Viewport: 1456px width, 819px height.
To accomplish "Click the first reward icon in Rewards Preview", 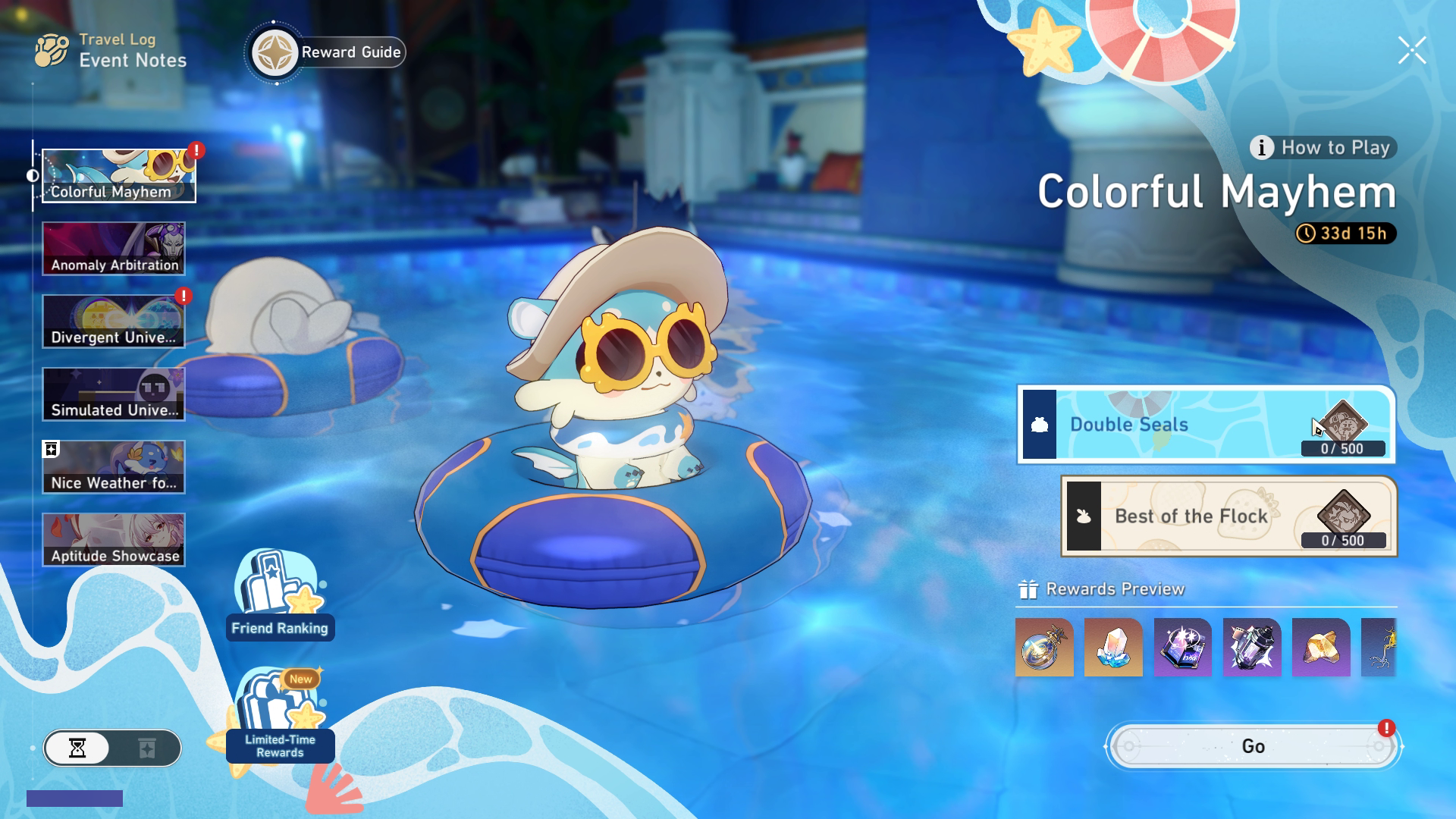I will click(x=1043, y=648).
